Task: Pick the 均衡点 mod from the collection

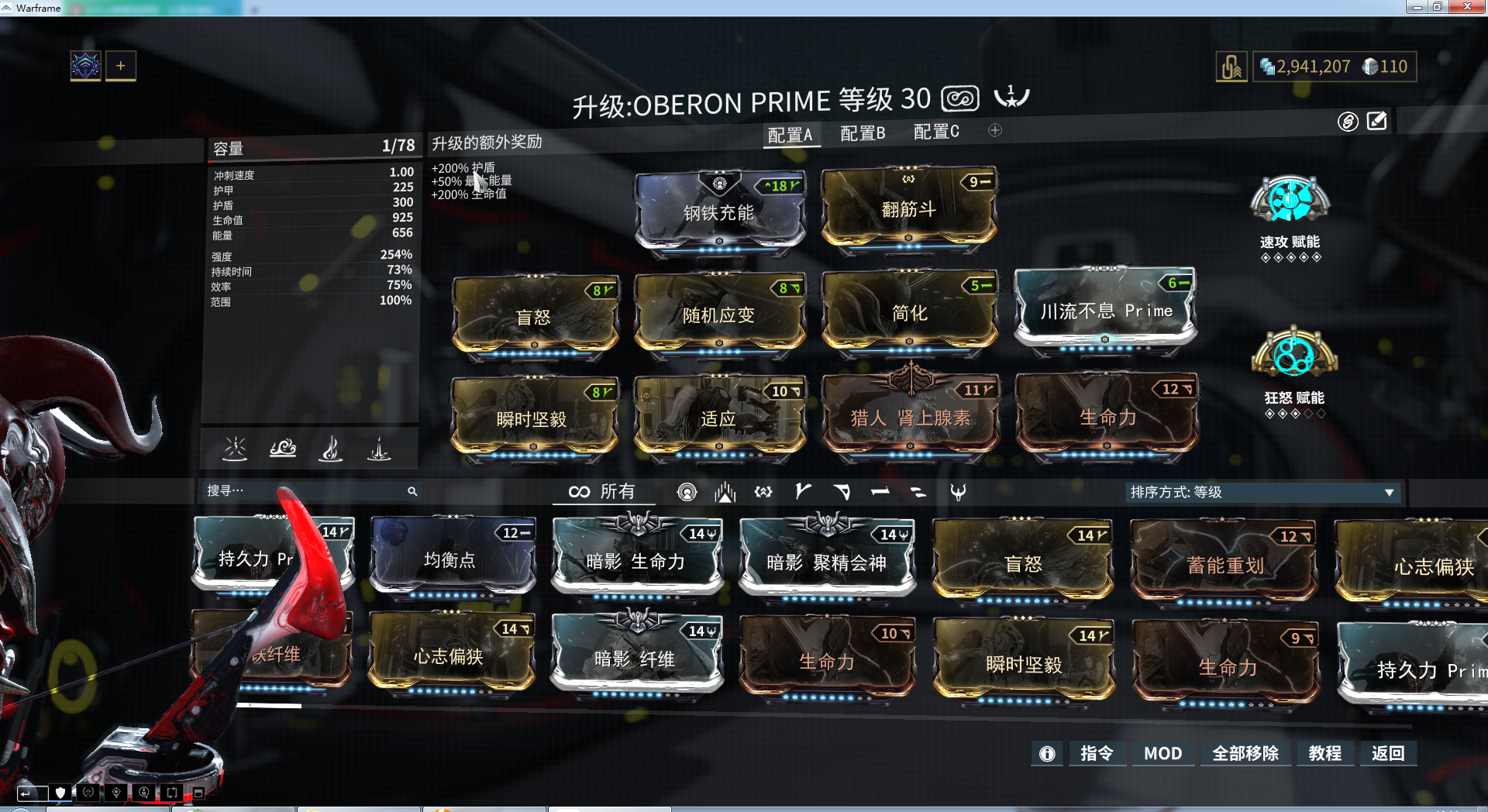Action: [x=451, y=559]
